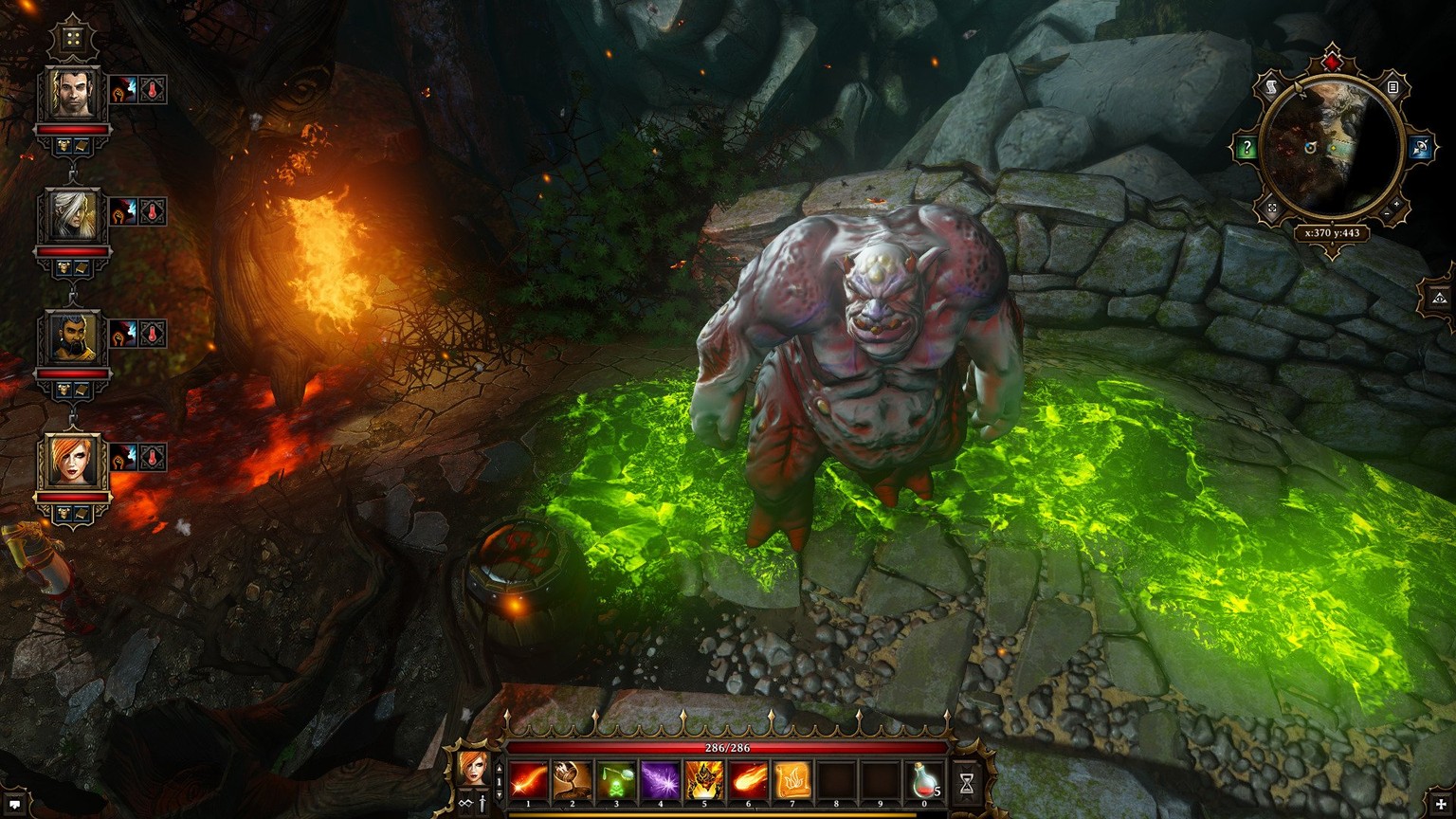Screen dimensions: 1456x819
Task: Open the minimap's green question mark button
Action: 1246,147
